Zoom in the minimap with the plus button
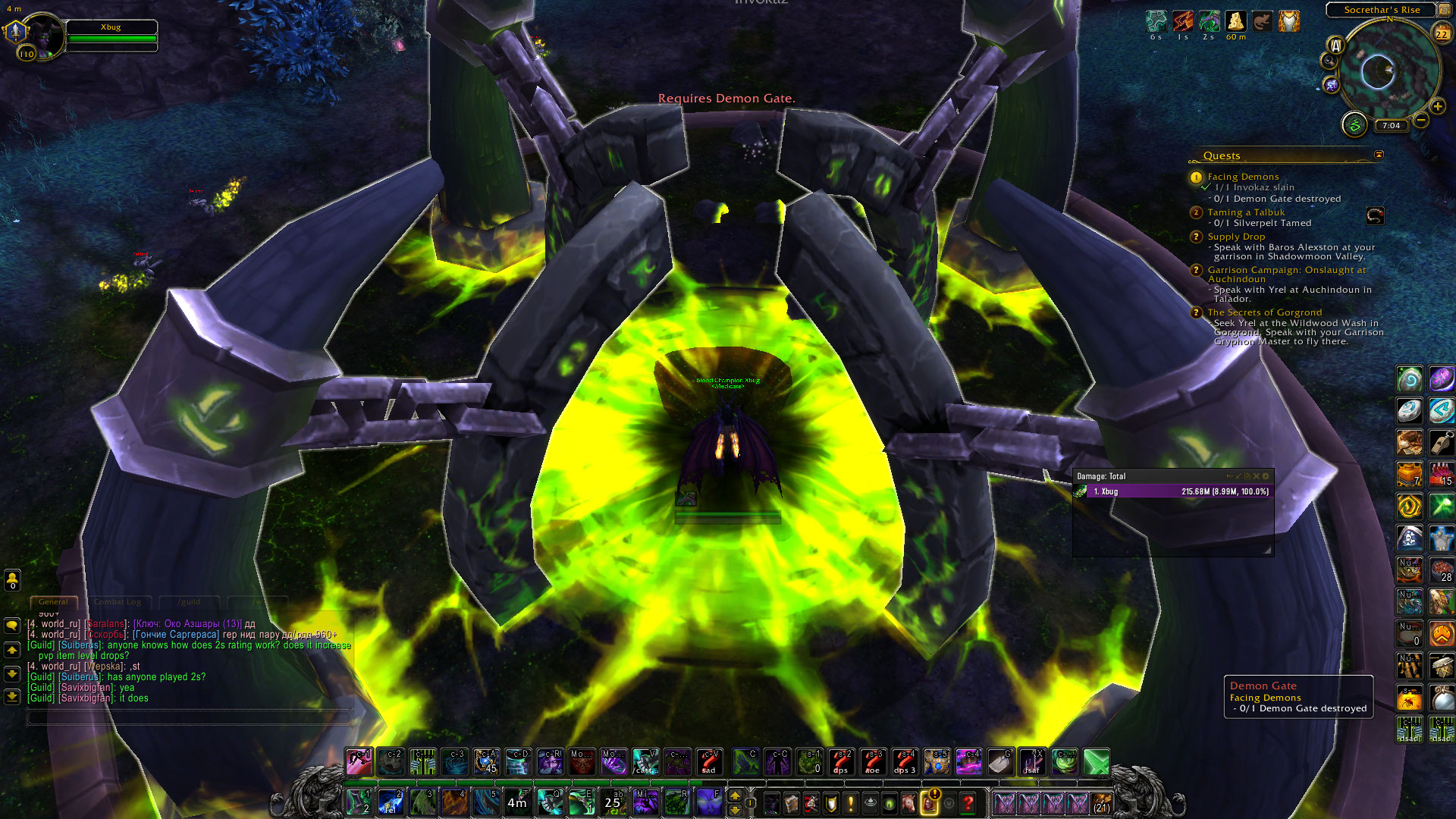The height and width of the screenshot is (819, 1456). [x=1438, y=107]
